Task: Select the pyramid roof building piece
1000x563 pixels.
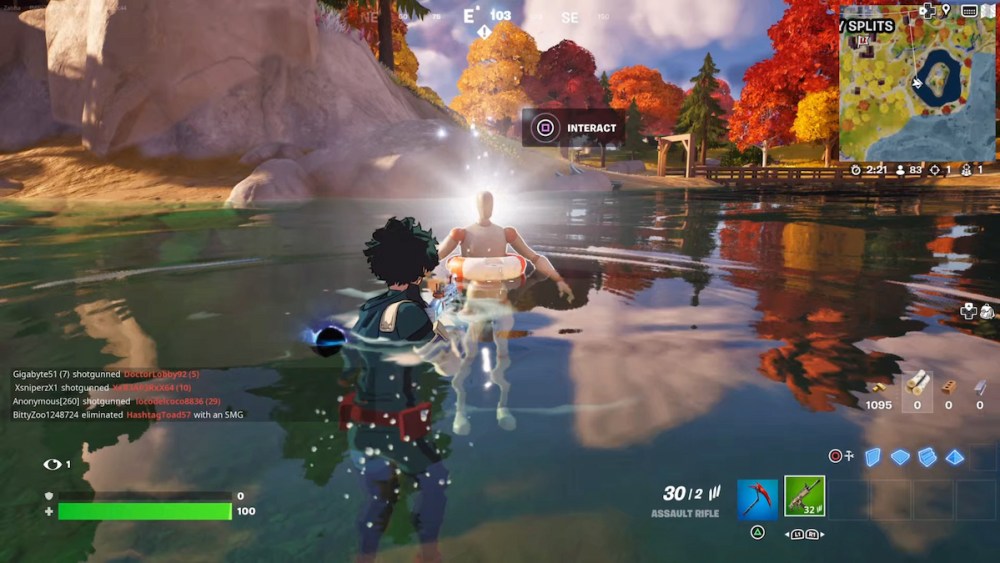Action: 955,456
